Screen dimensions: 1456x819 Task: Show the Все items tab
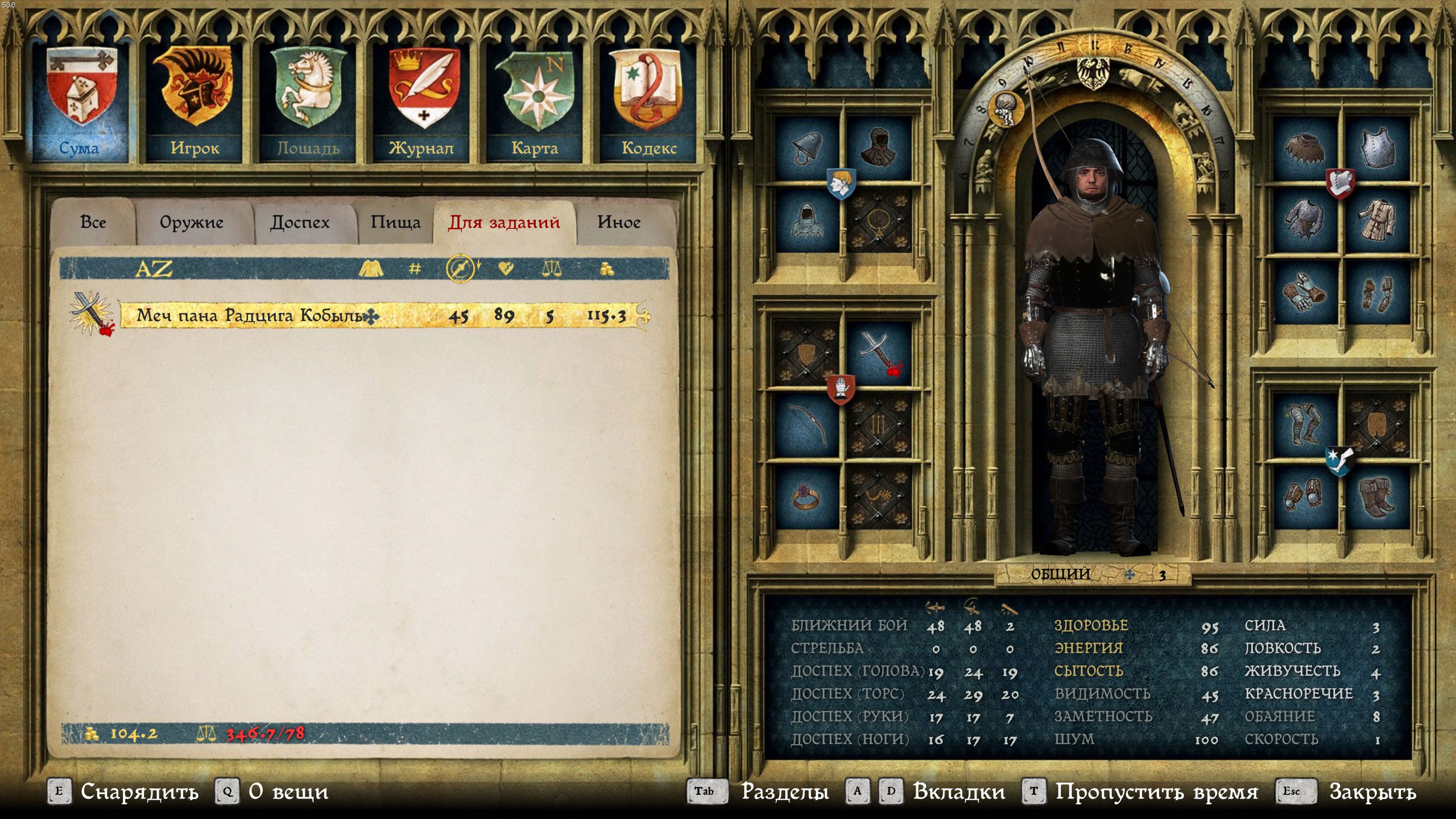[93, 222]
